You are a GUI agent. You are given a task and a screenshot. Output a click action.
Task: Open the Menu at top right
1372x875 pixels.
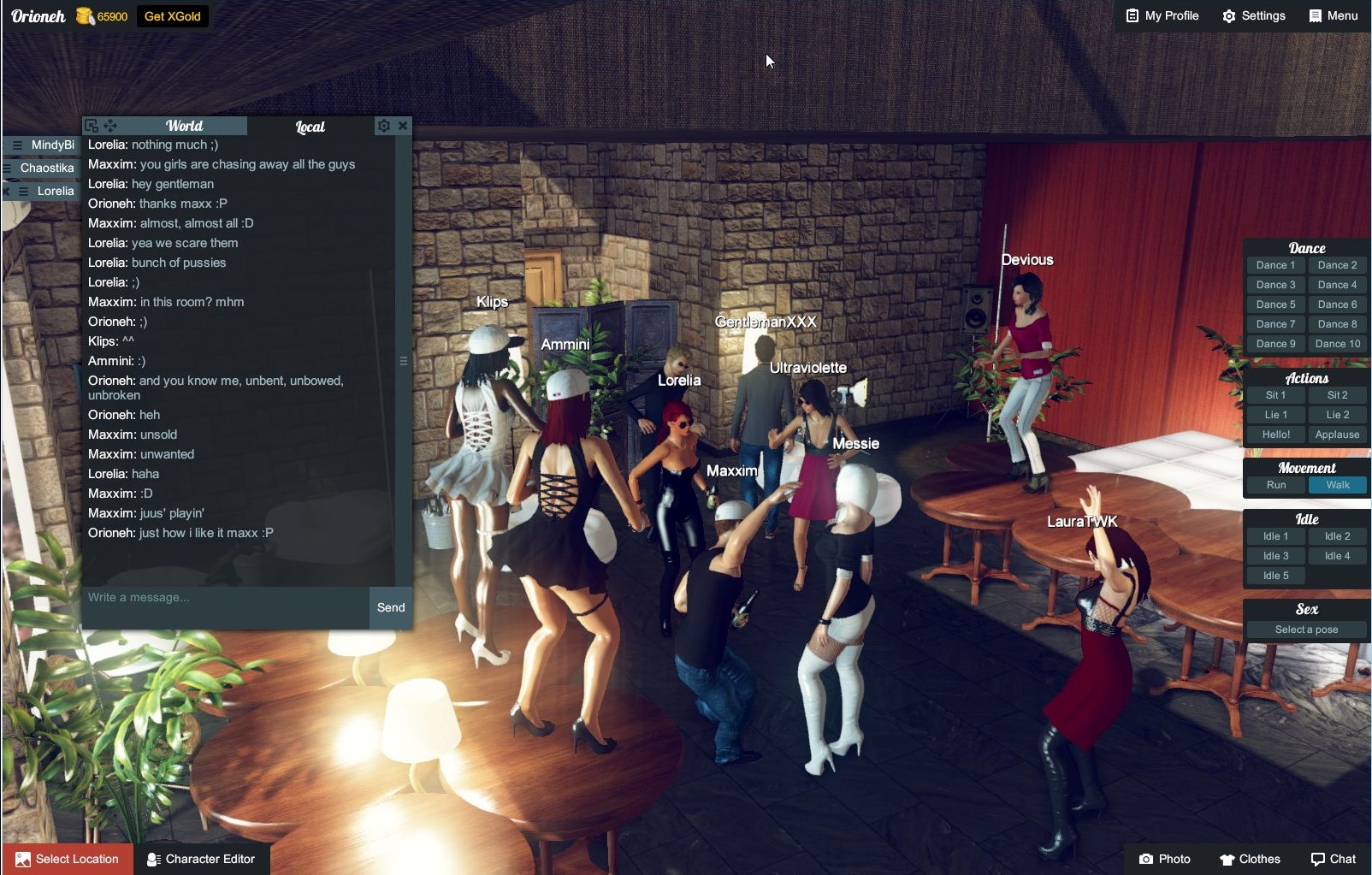[1333, 15]
